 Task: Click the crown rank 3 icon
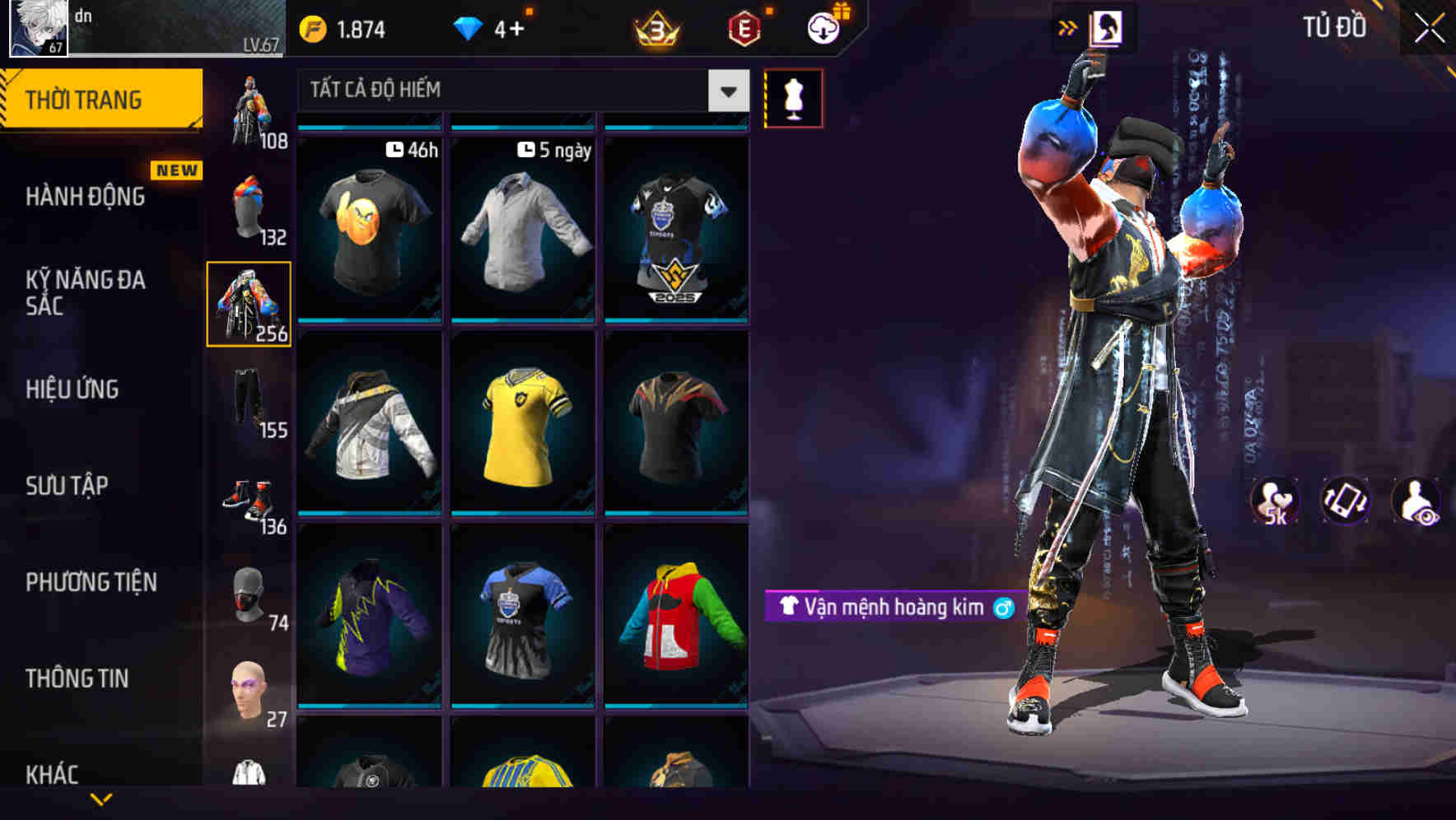click(659, 26)
